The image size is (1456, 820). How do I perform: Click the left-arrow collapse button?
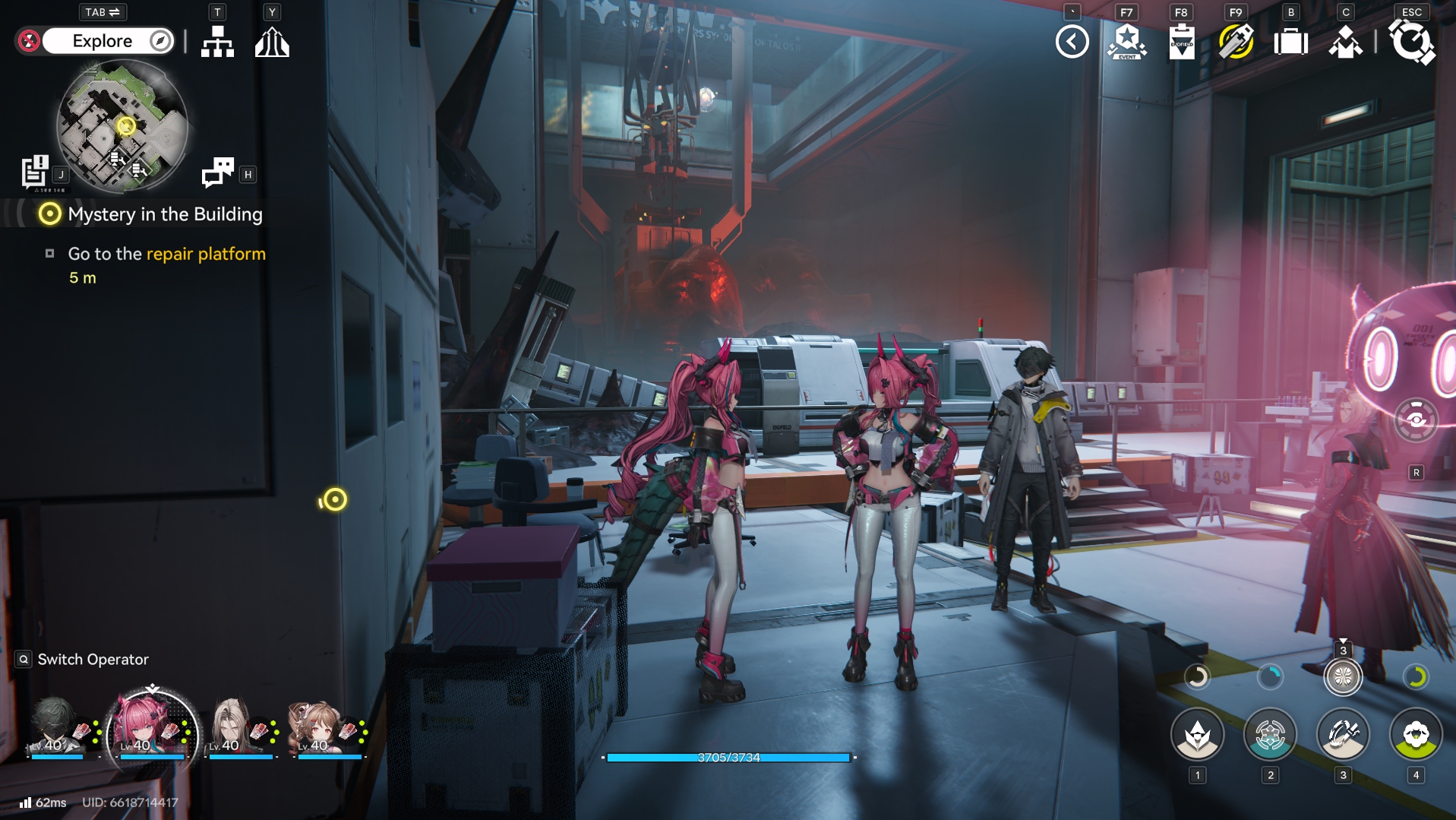tap(1072, 42)
